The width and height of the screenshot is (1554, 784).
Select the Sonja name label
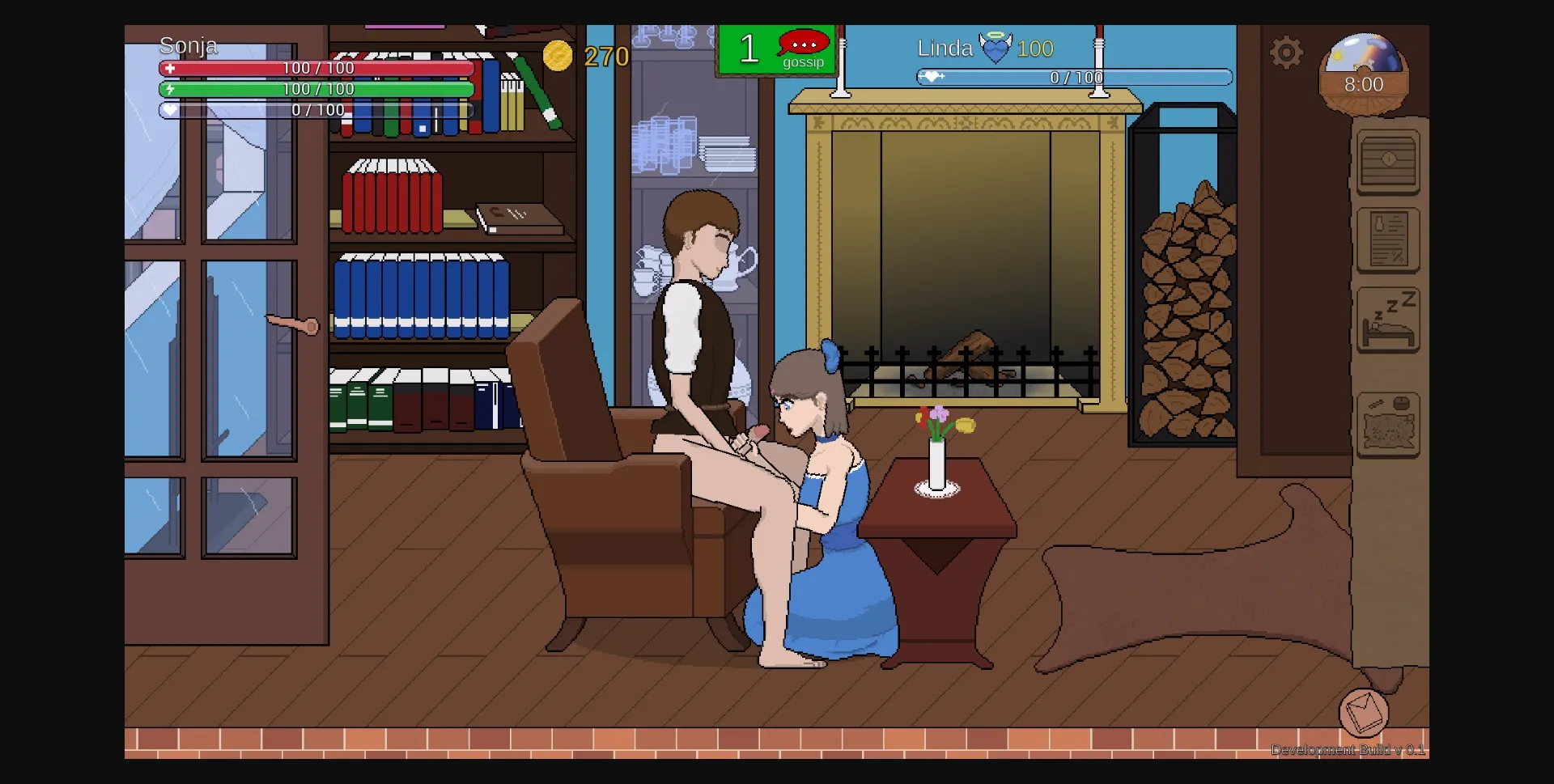(188, 45)
